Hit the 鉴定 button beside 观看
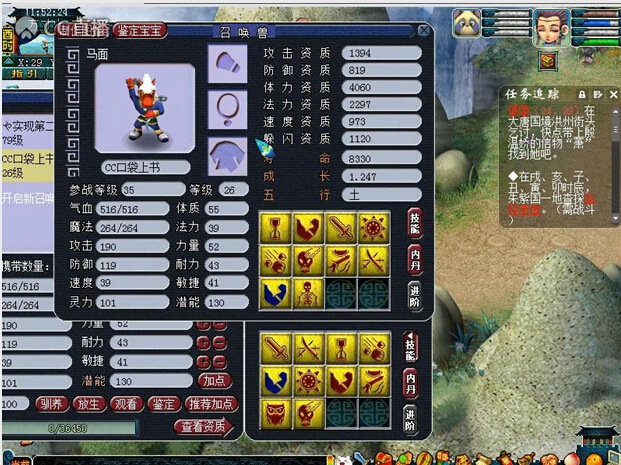This screenshot has width=621, height=465. coord(162,404)
